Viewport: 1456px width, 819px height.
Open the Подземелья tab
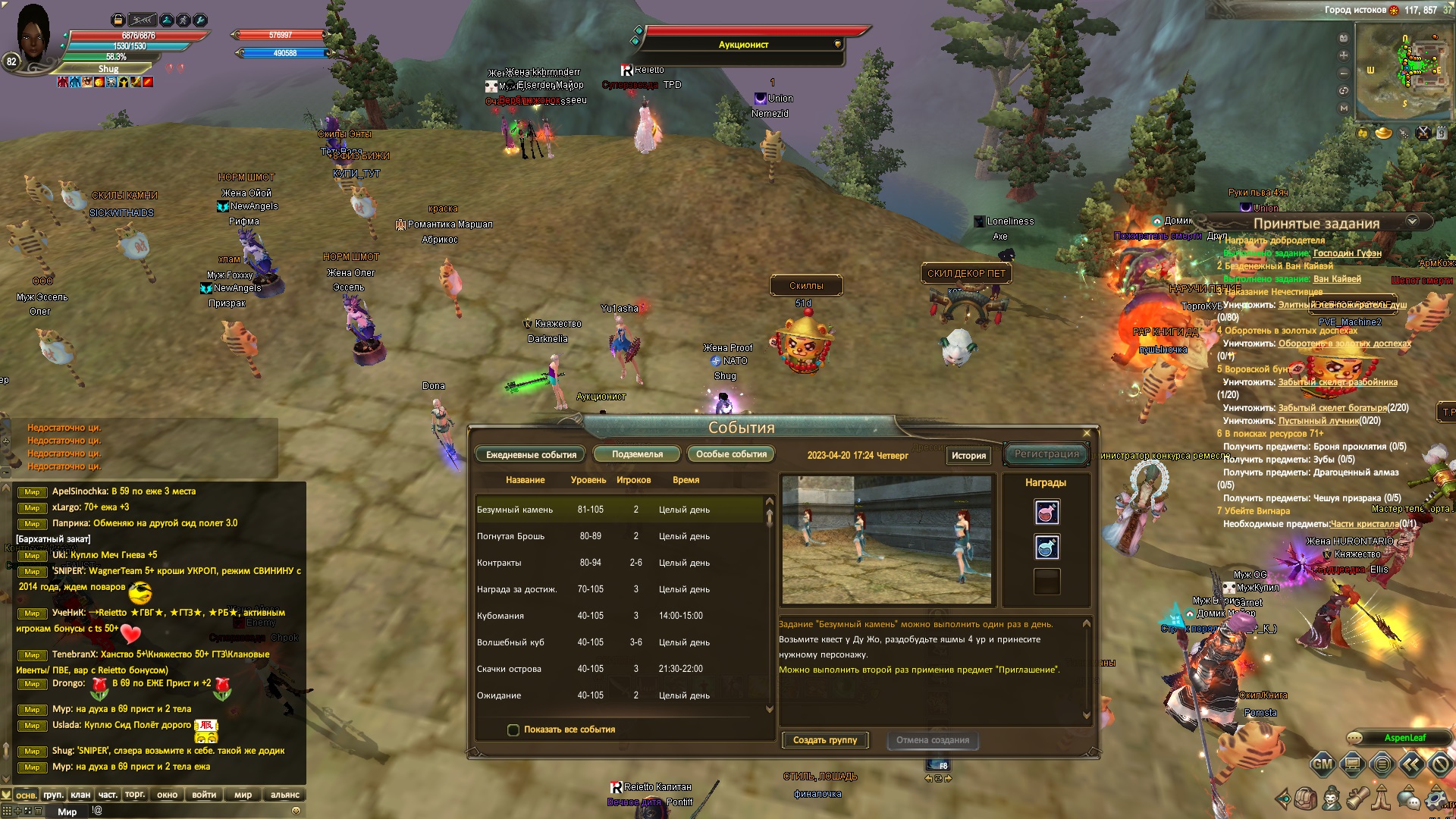click(637, 454)
